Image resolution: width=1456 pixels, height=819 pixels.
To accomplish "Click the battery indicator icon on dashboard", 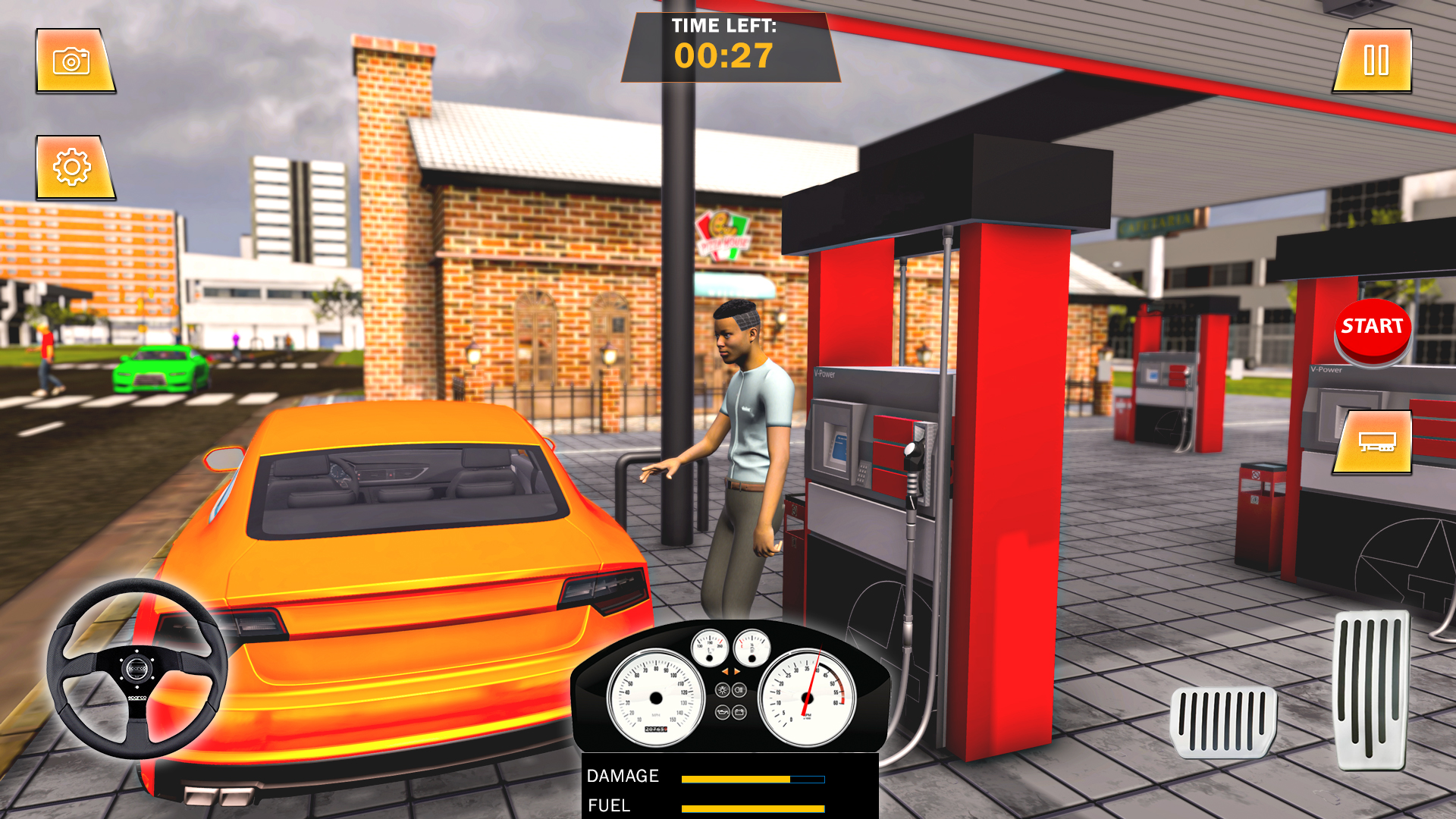I will point(739,712).
